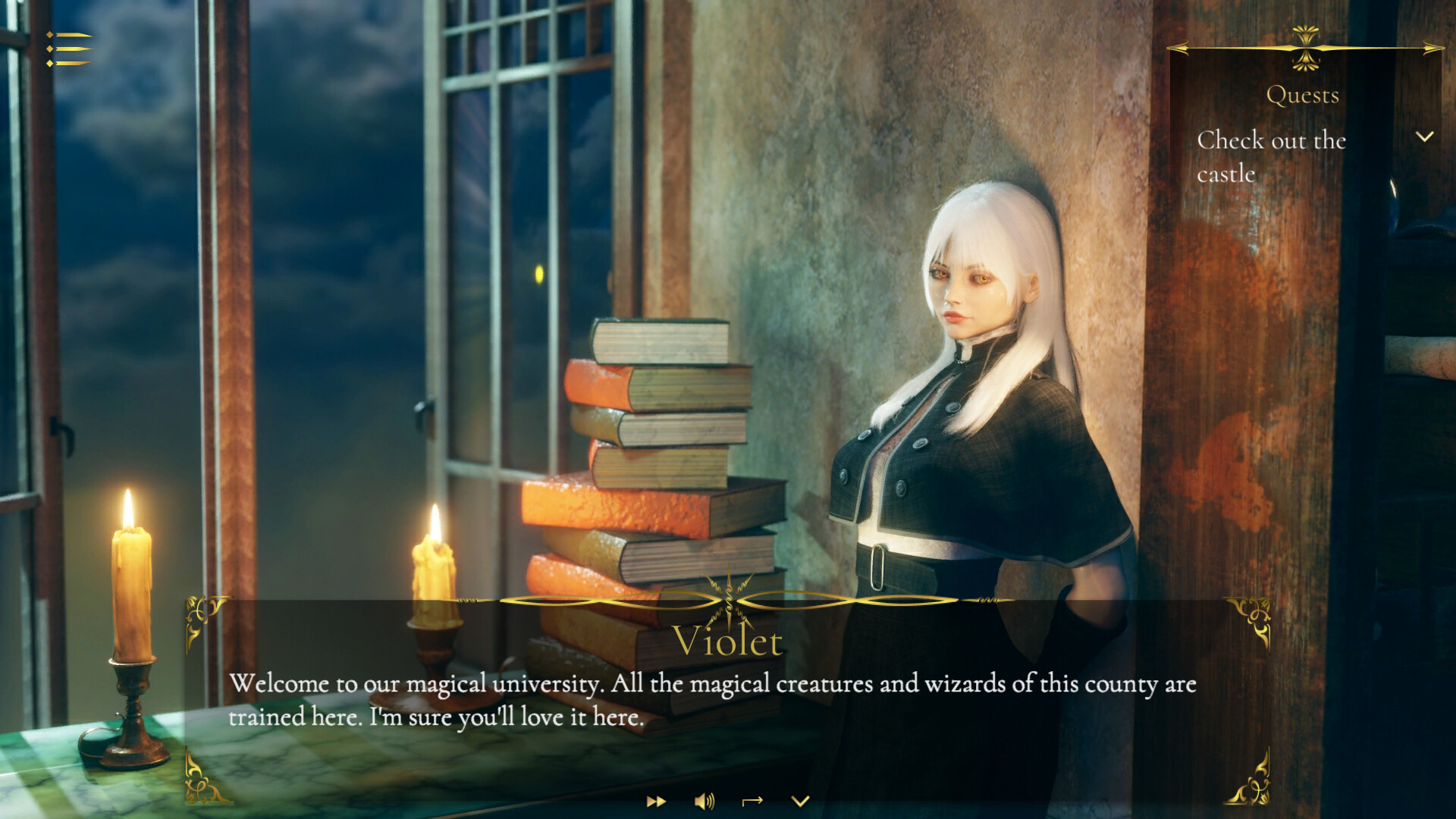
Task: Mute the game audio via the speaker icon
Action: 704,801
